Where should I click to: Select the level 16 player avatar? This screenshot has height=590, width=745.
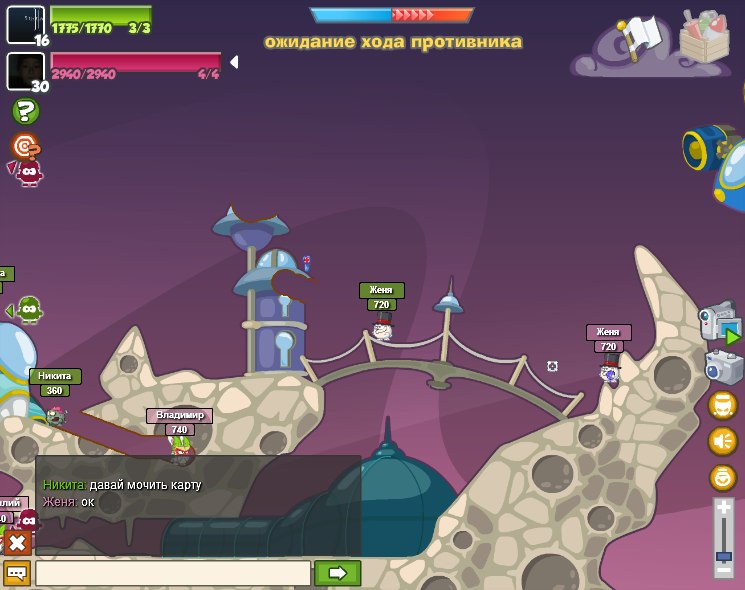tap(25, 24)
